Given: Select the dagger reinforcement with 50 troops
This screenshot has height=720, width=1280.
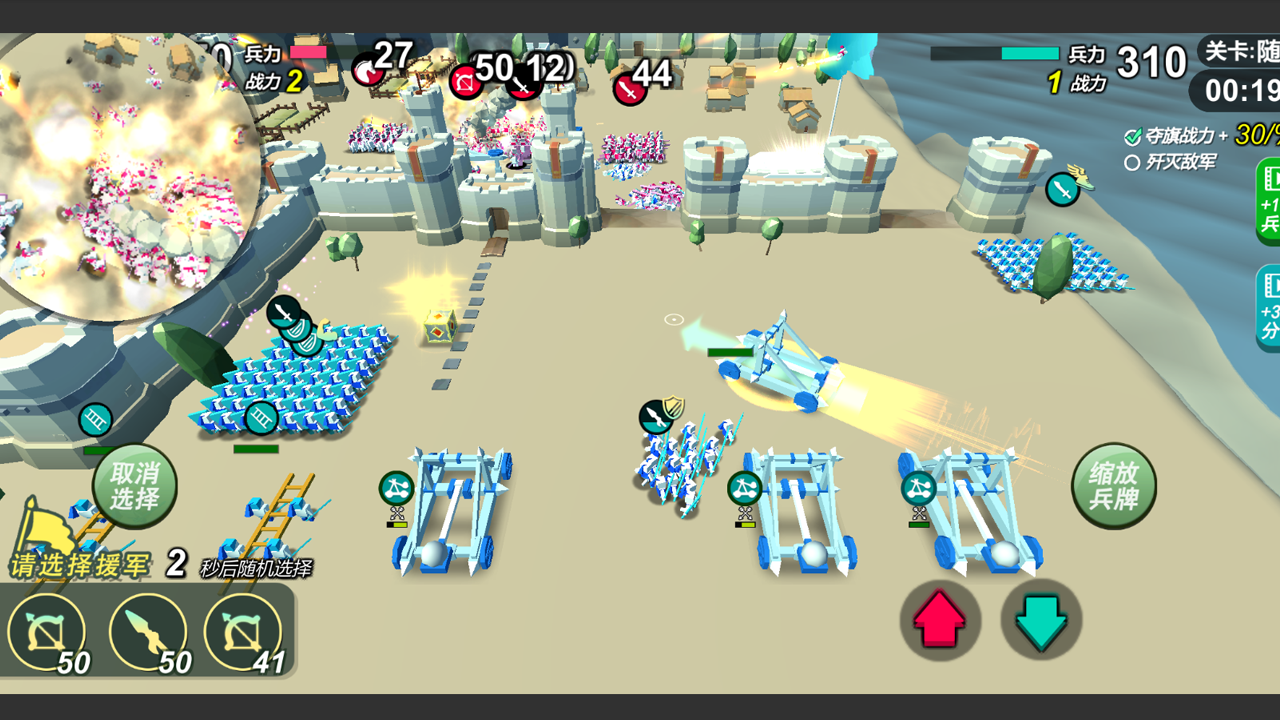Looking at the screenshot, I should pos(148,634).
